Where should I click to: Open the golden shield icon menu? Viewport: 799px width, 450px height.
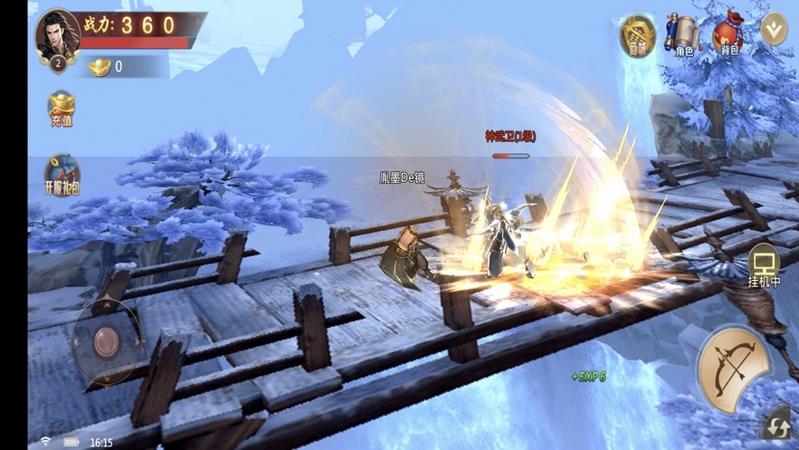coord(637,35)
